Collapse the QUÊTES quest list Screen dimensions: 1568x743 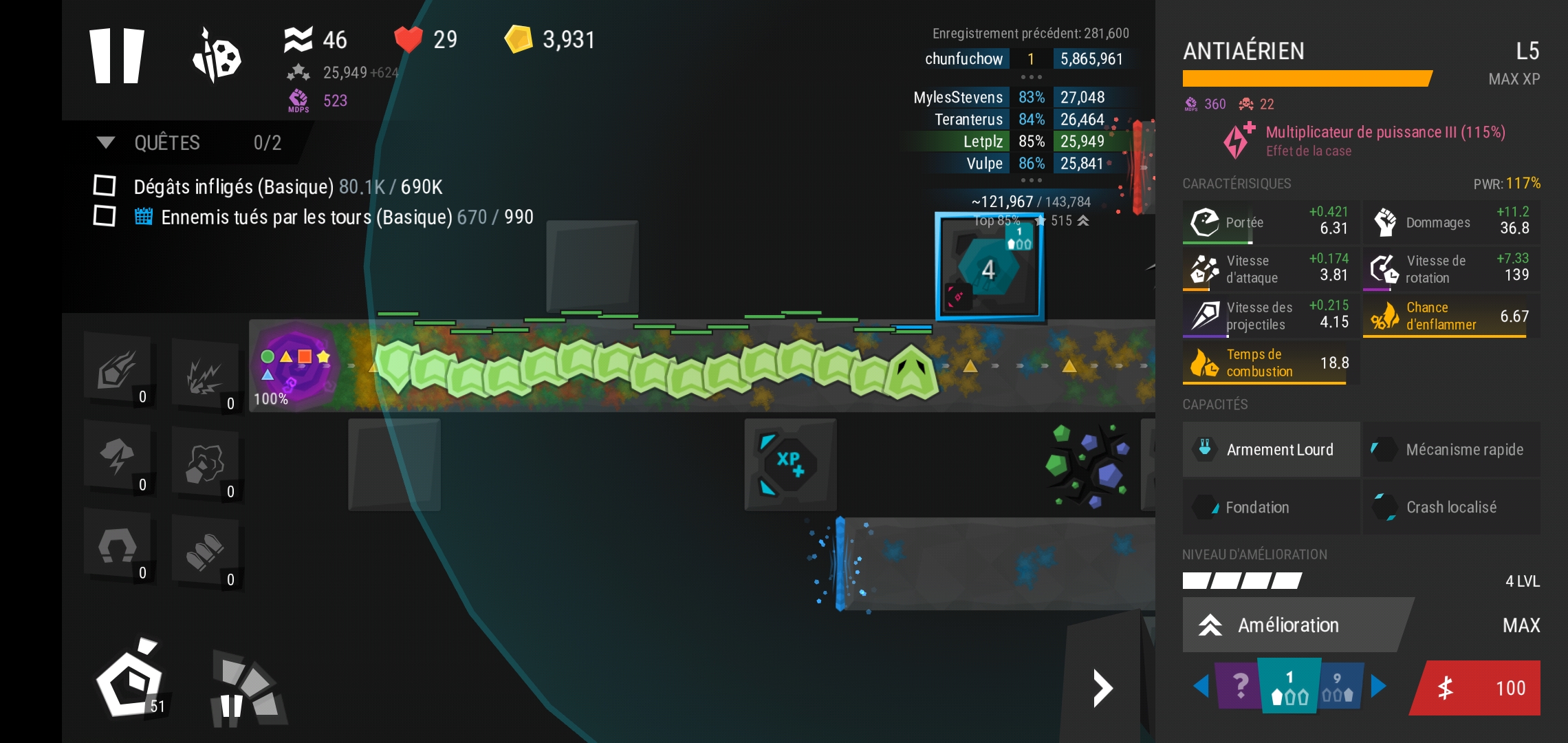coord(106,142)
